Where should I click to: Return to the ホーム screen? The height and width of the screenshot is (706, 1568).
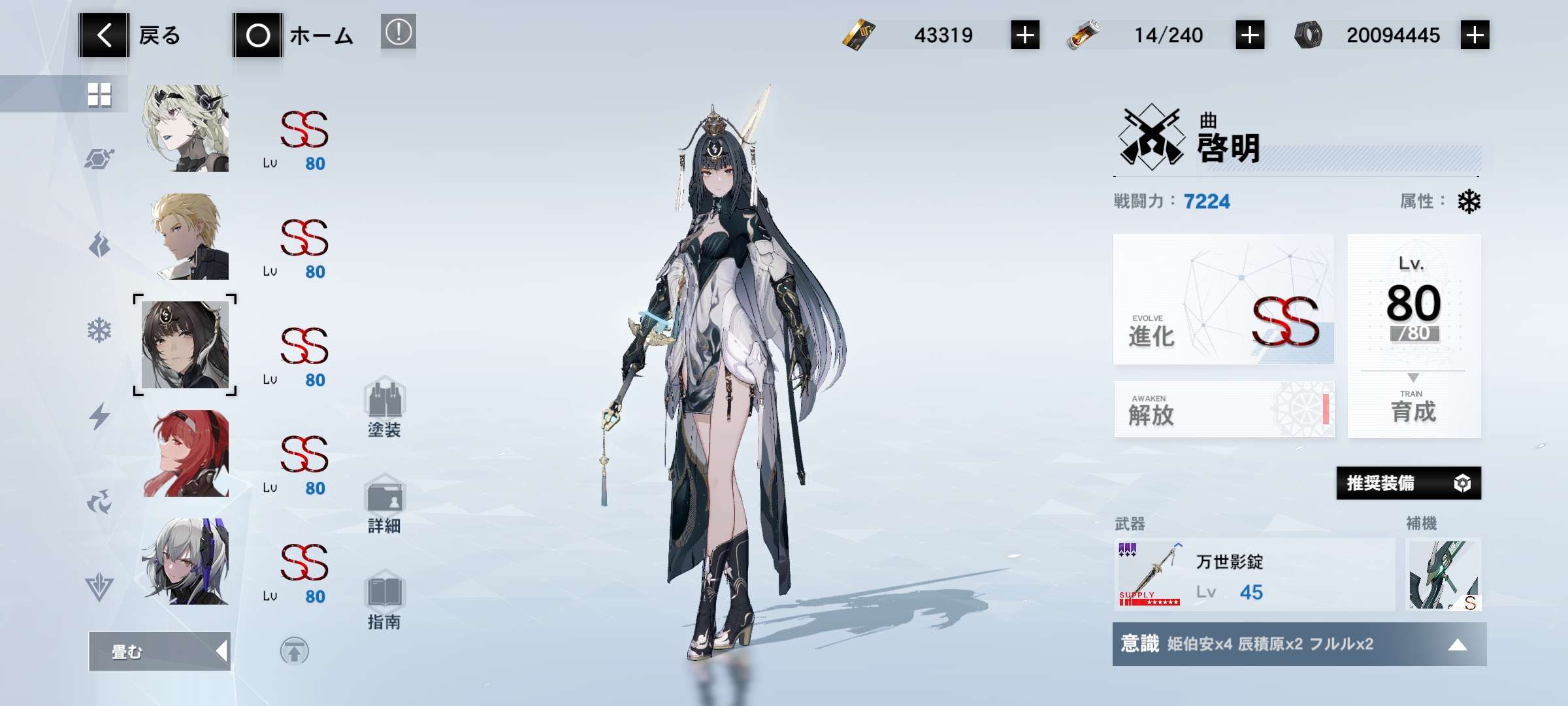(x=293, y=35)
